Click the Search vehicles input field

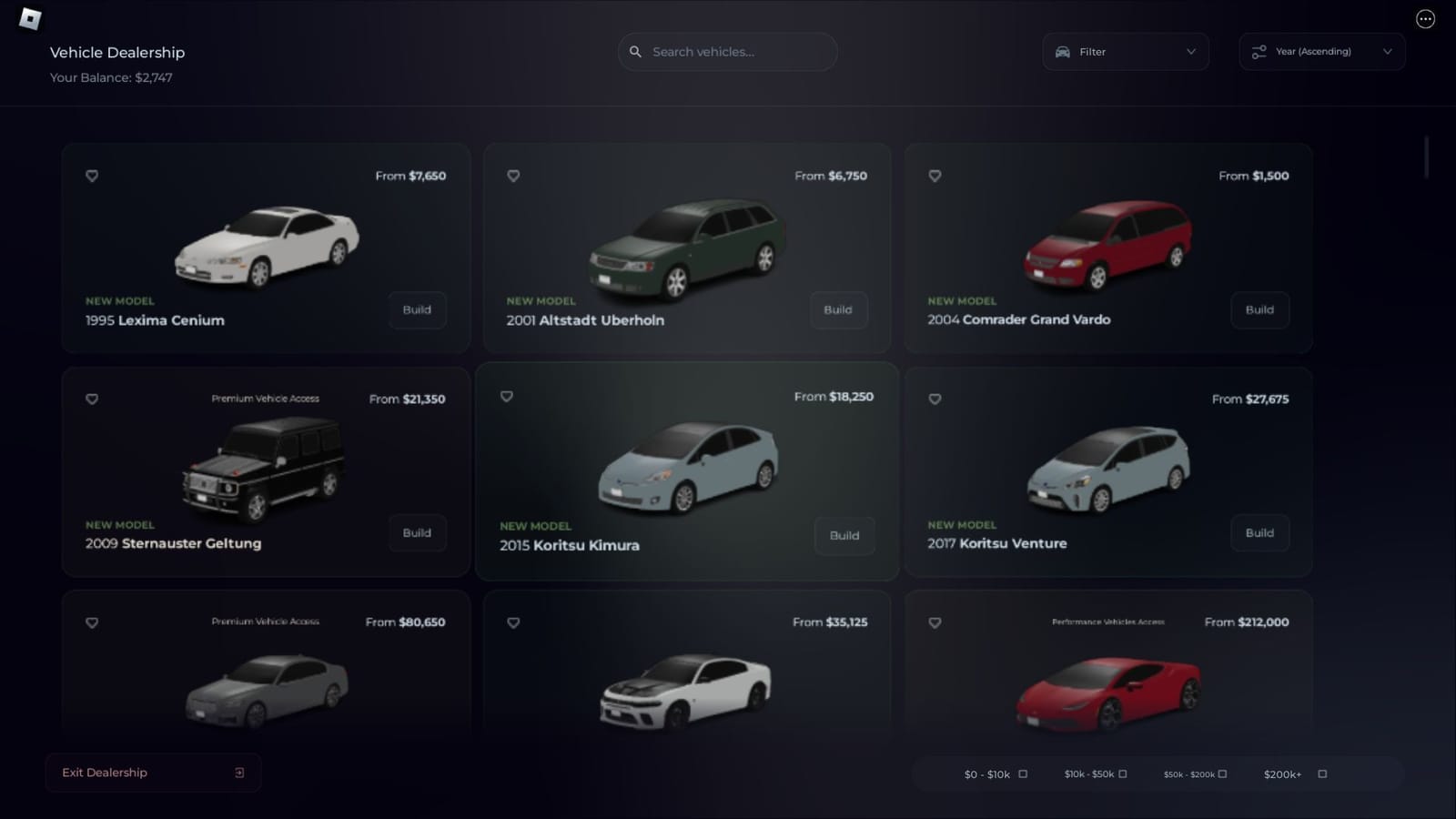pyautogui.click(x=728, y=52)
